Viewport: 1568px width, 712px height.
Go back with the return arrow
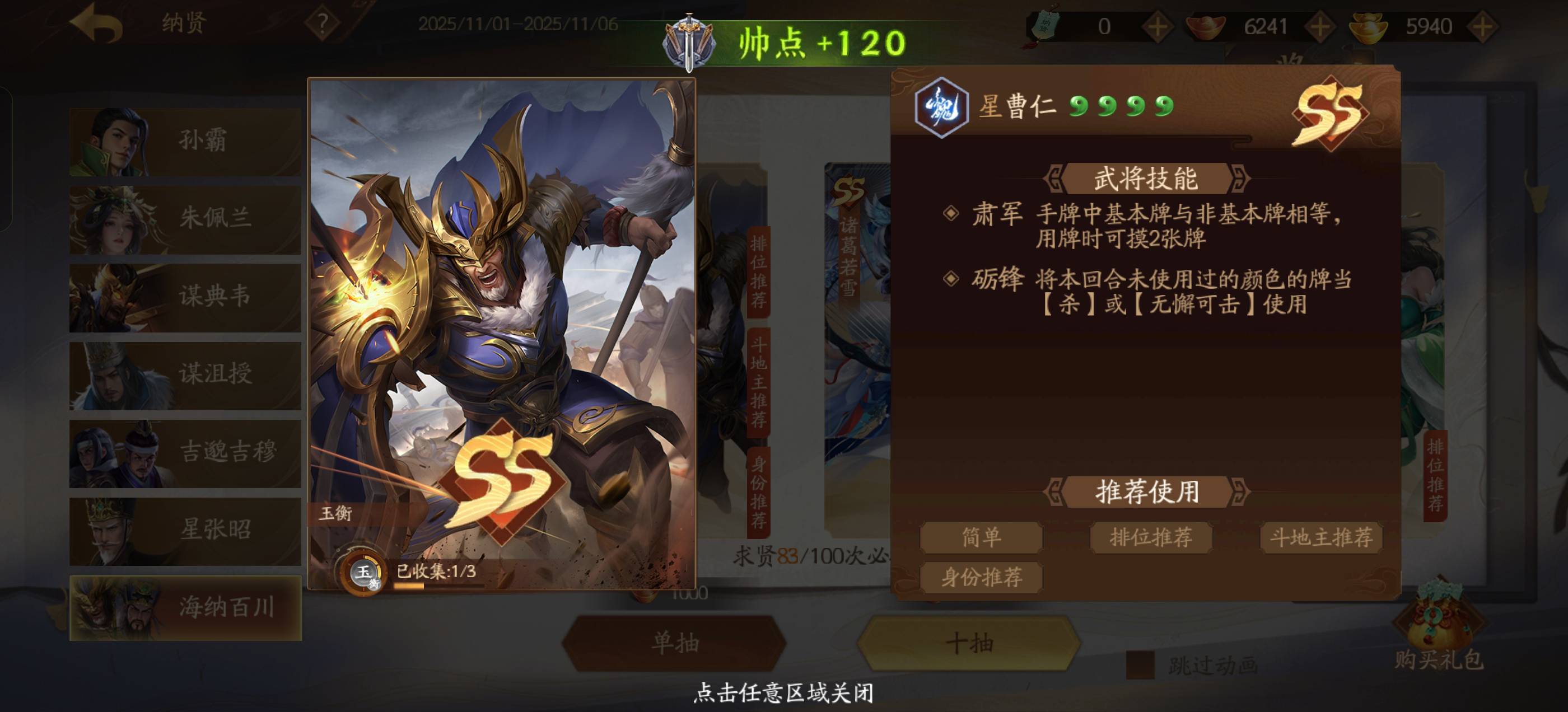tap(96, 23)
